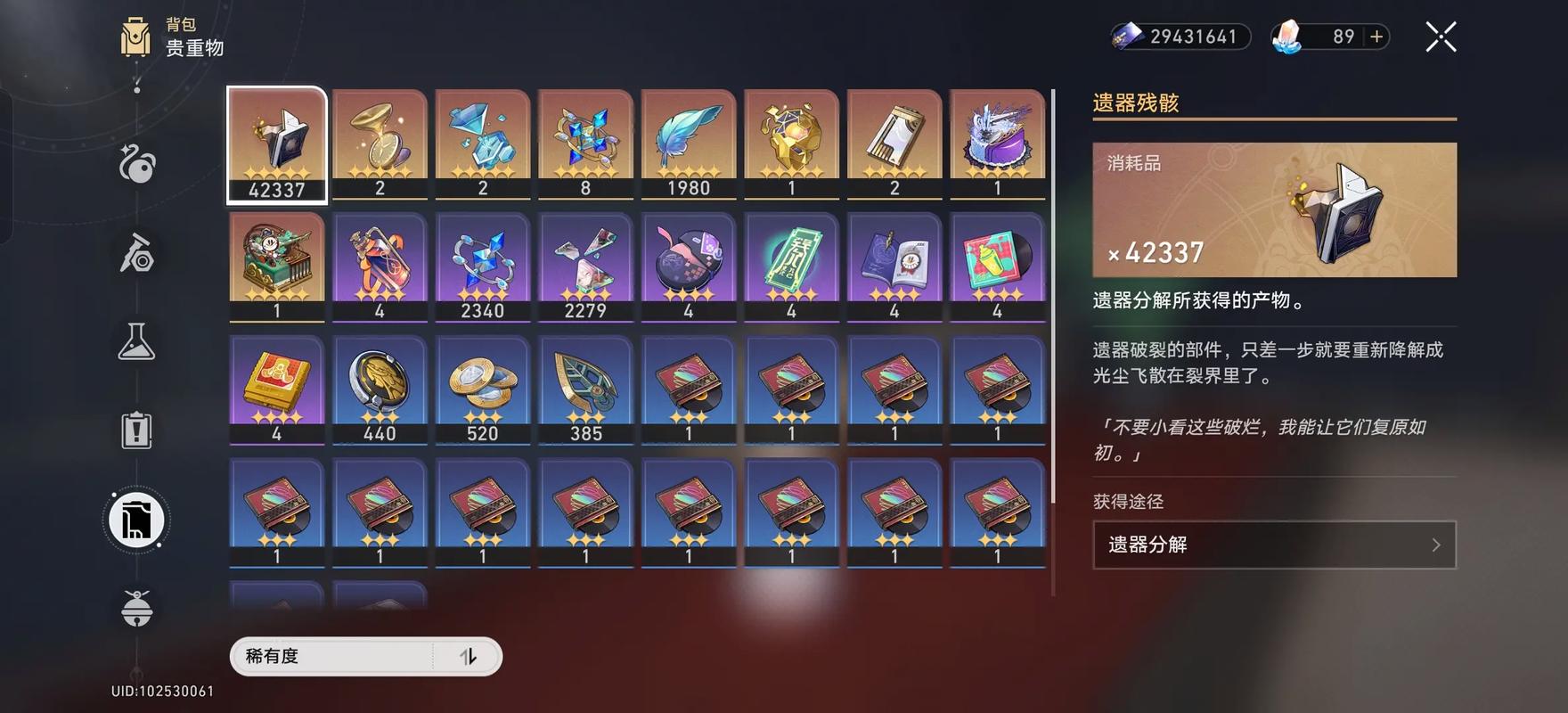
Task: Open the 遗器分解 acquisition path link
Action: pos(1272,545)
